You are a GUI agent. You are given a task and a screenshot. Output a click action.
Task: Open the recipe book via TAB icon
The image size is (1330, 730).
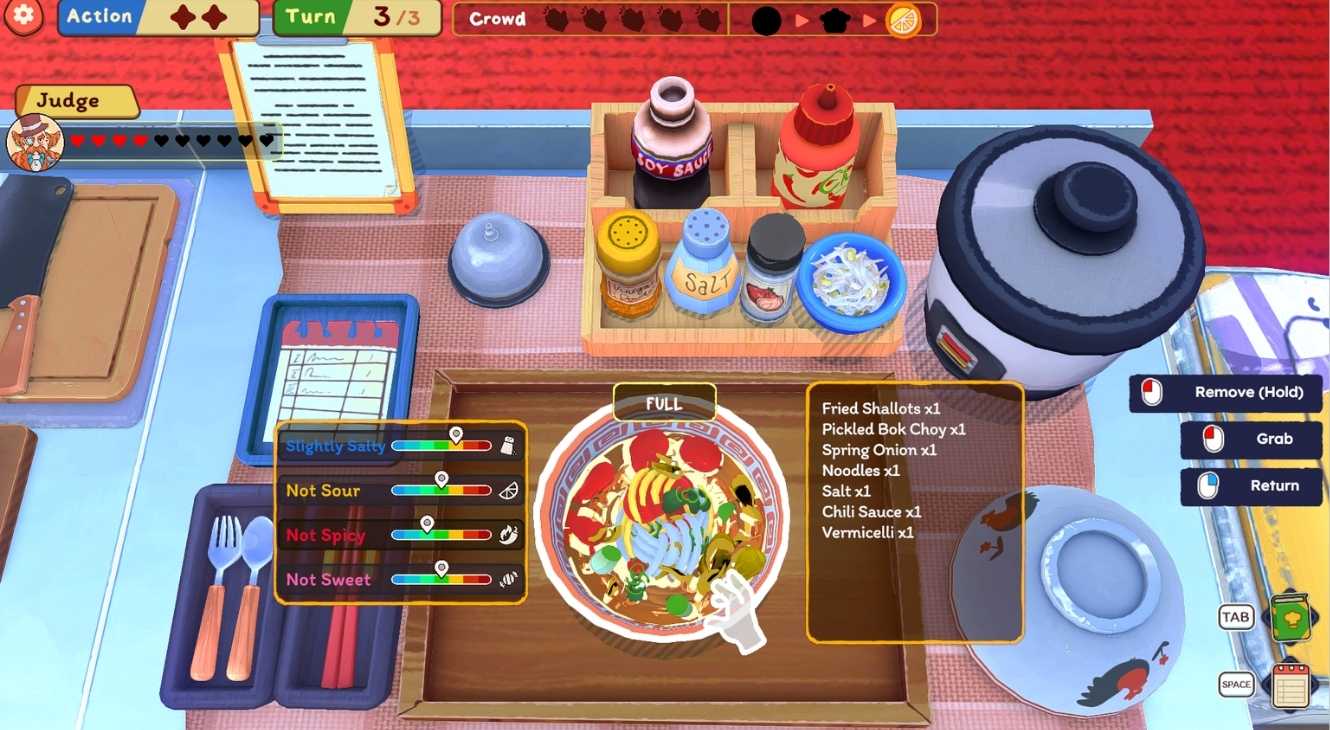(x=1291, y=616)
